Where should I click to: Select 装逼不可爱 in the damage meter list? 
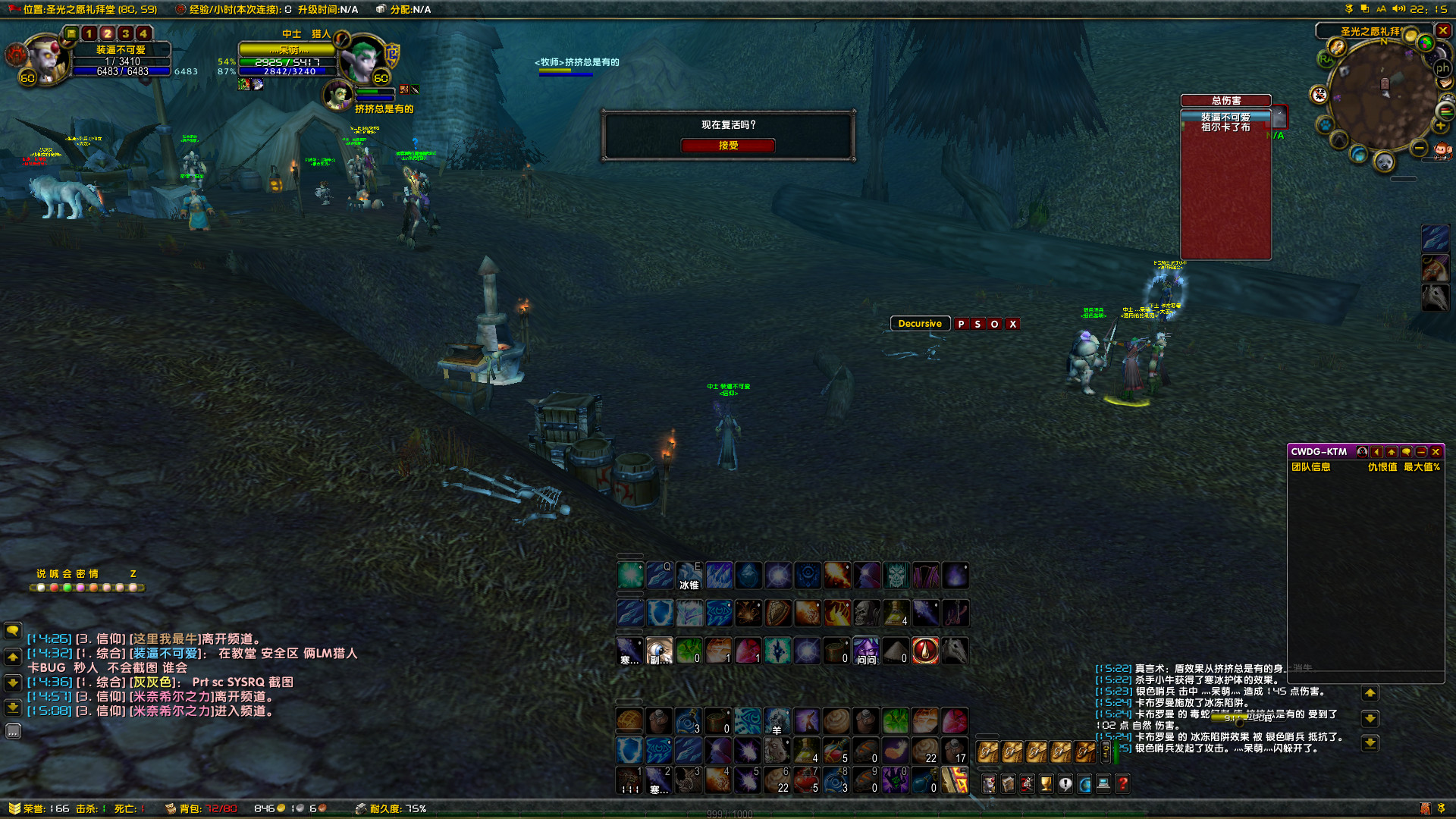point(1224,115)
